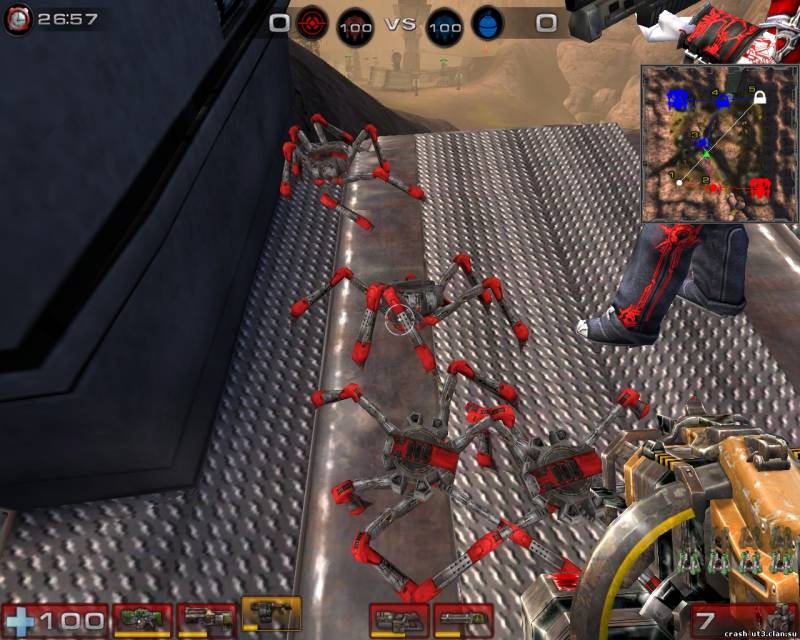
Task: Click the highlighted yellow weapon slot
Action: (271, 615)
